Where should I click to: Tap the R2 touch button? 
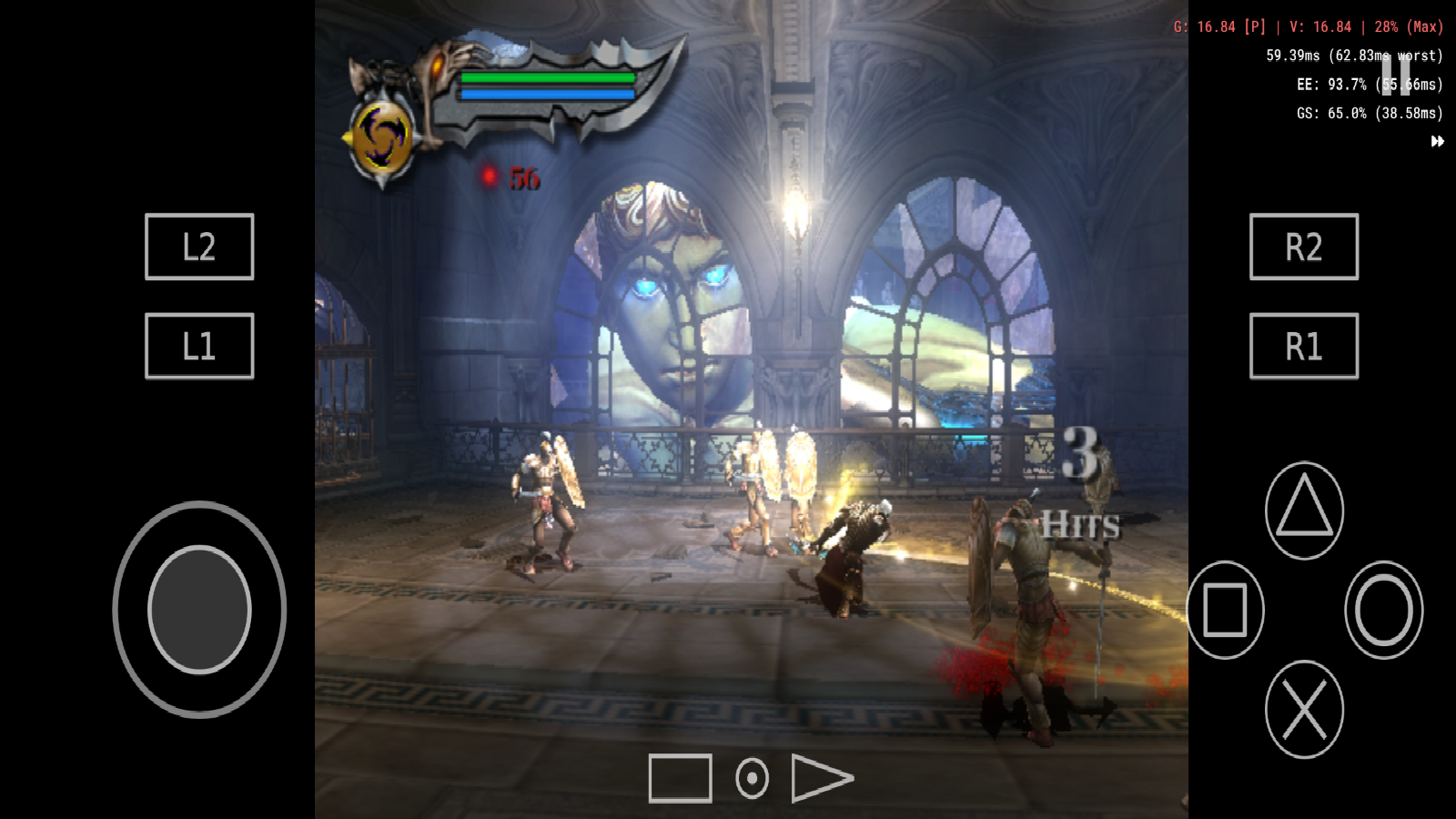tap(1303, 247)
